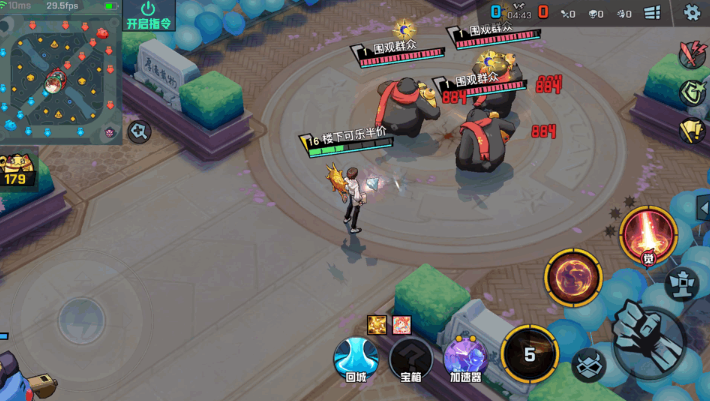The height and width of the screenshot is (401, 710).
Task: Use the 加速器 accelerator item
Action: click(465, 358)
